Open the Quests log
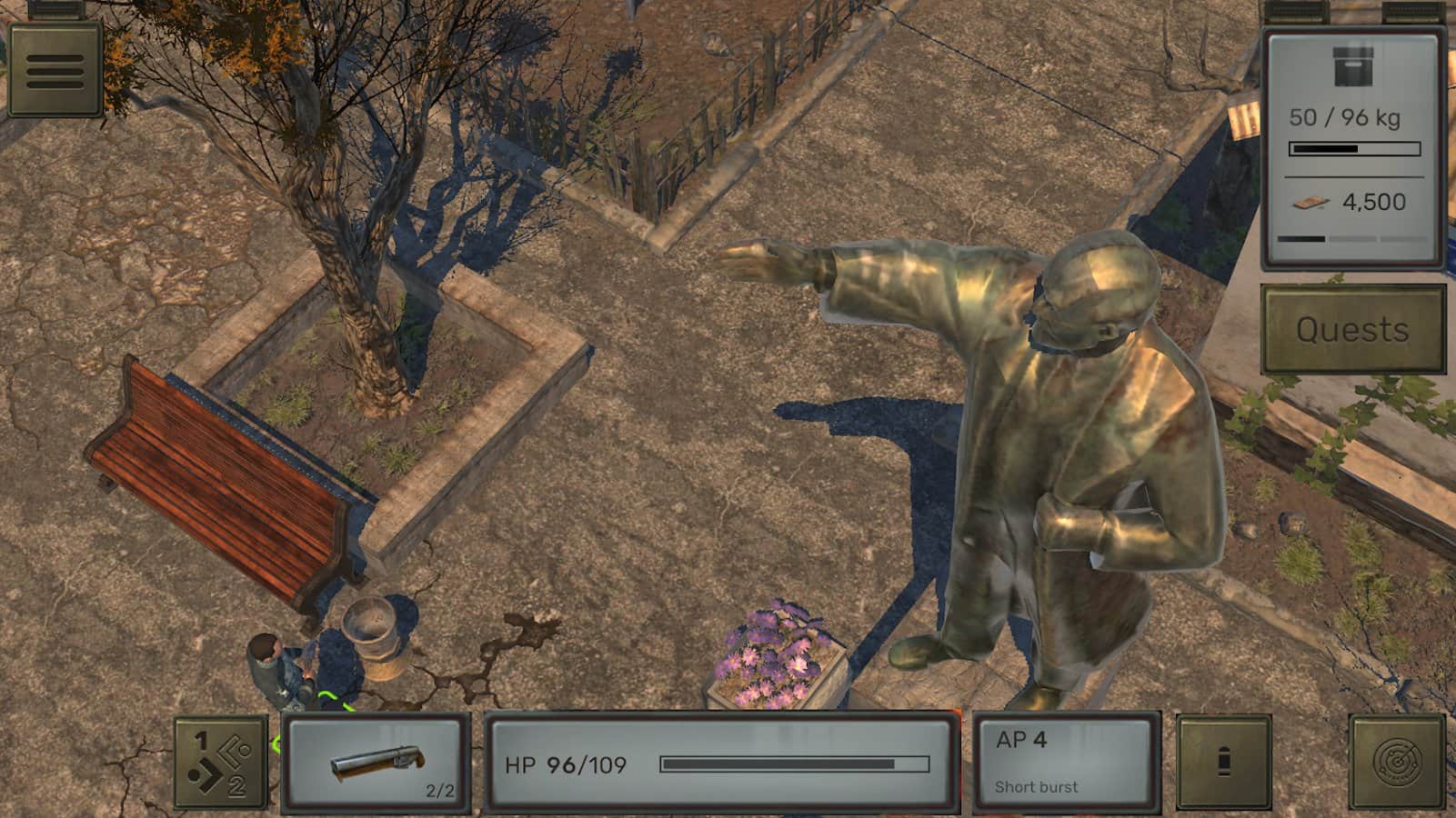The height and width of the screenshot is (818, 1456). (1352, 329)
